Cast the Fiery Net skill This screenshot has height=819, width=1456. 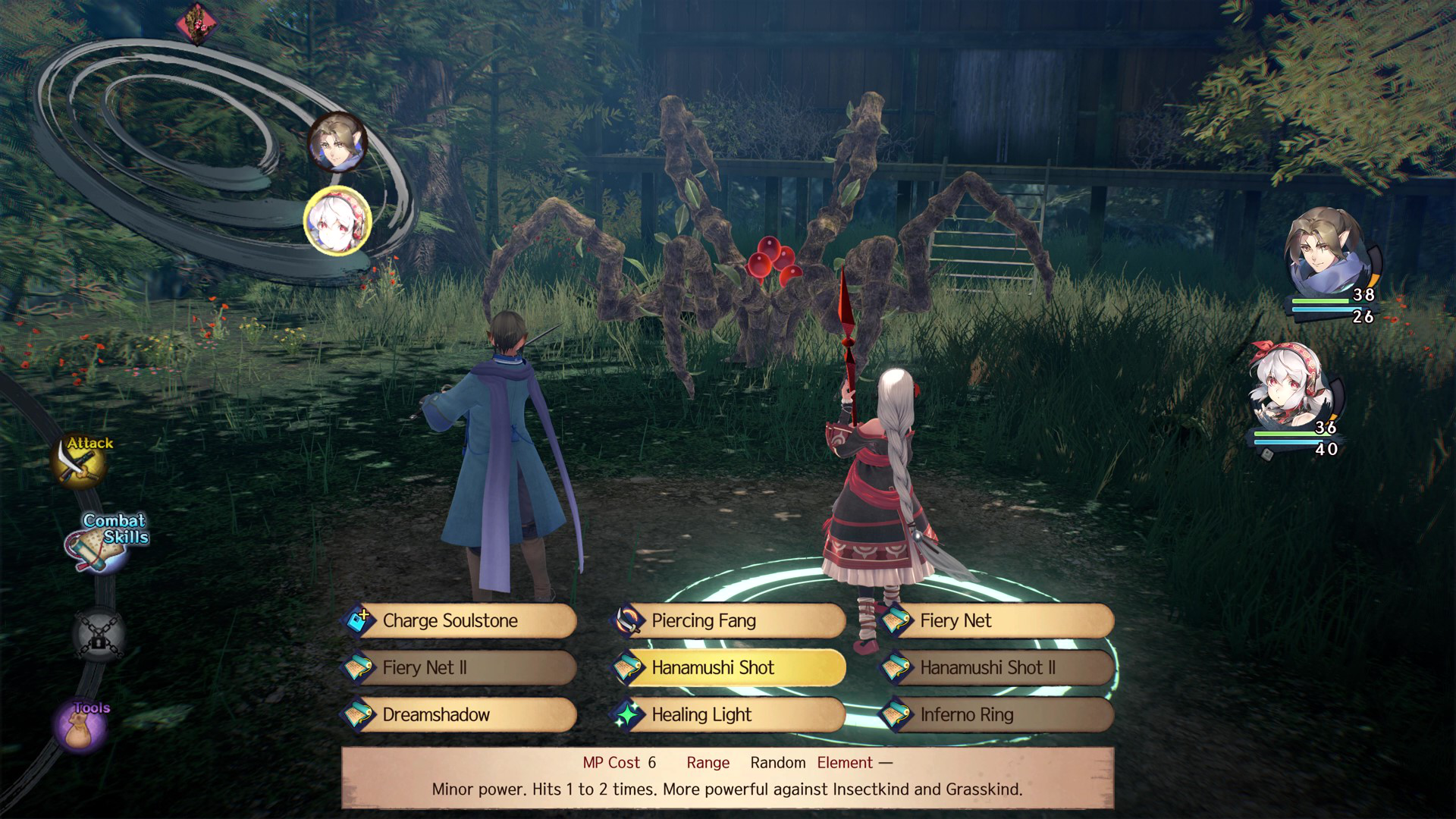(x=998, y=621)
